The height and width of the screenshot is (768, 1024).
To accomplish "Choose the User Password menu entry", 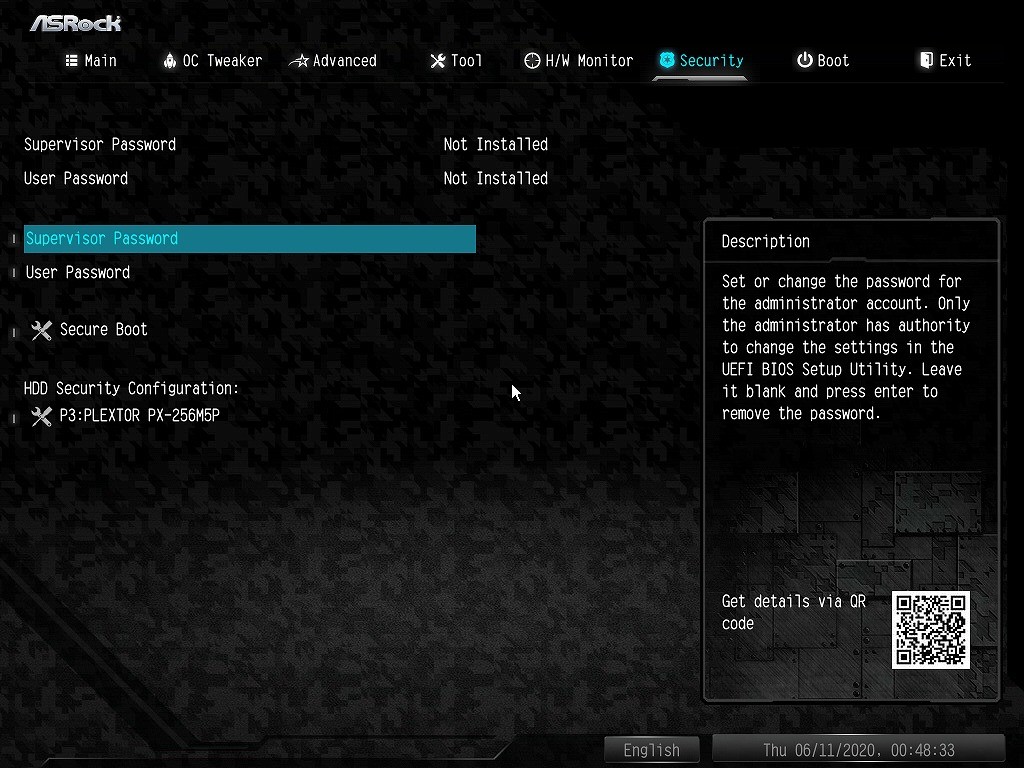I will pyautogui.click(x=78, y=273).
